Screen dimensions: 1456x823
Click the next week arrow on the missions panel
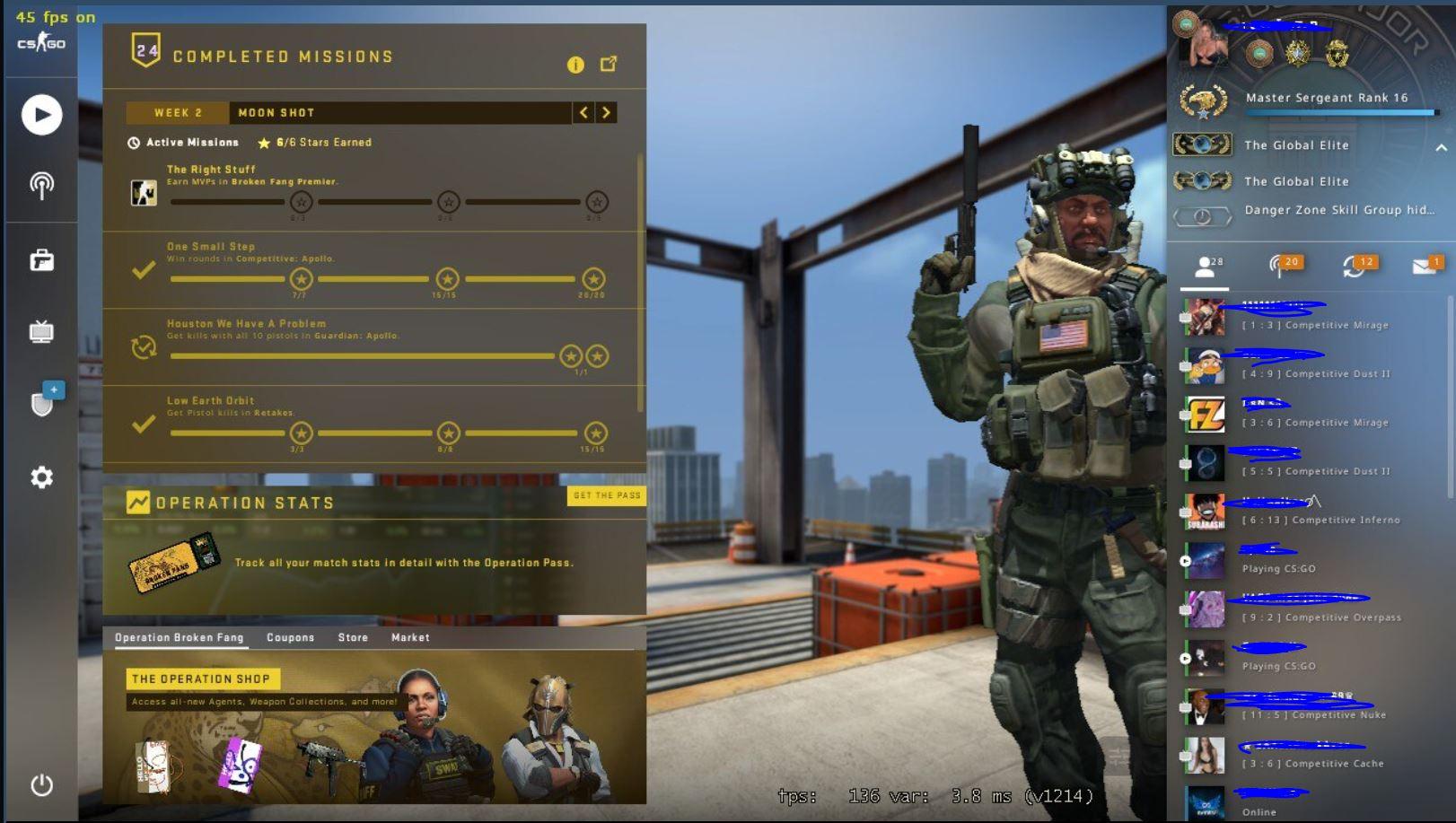tap(606, 112)
